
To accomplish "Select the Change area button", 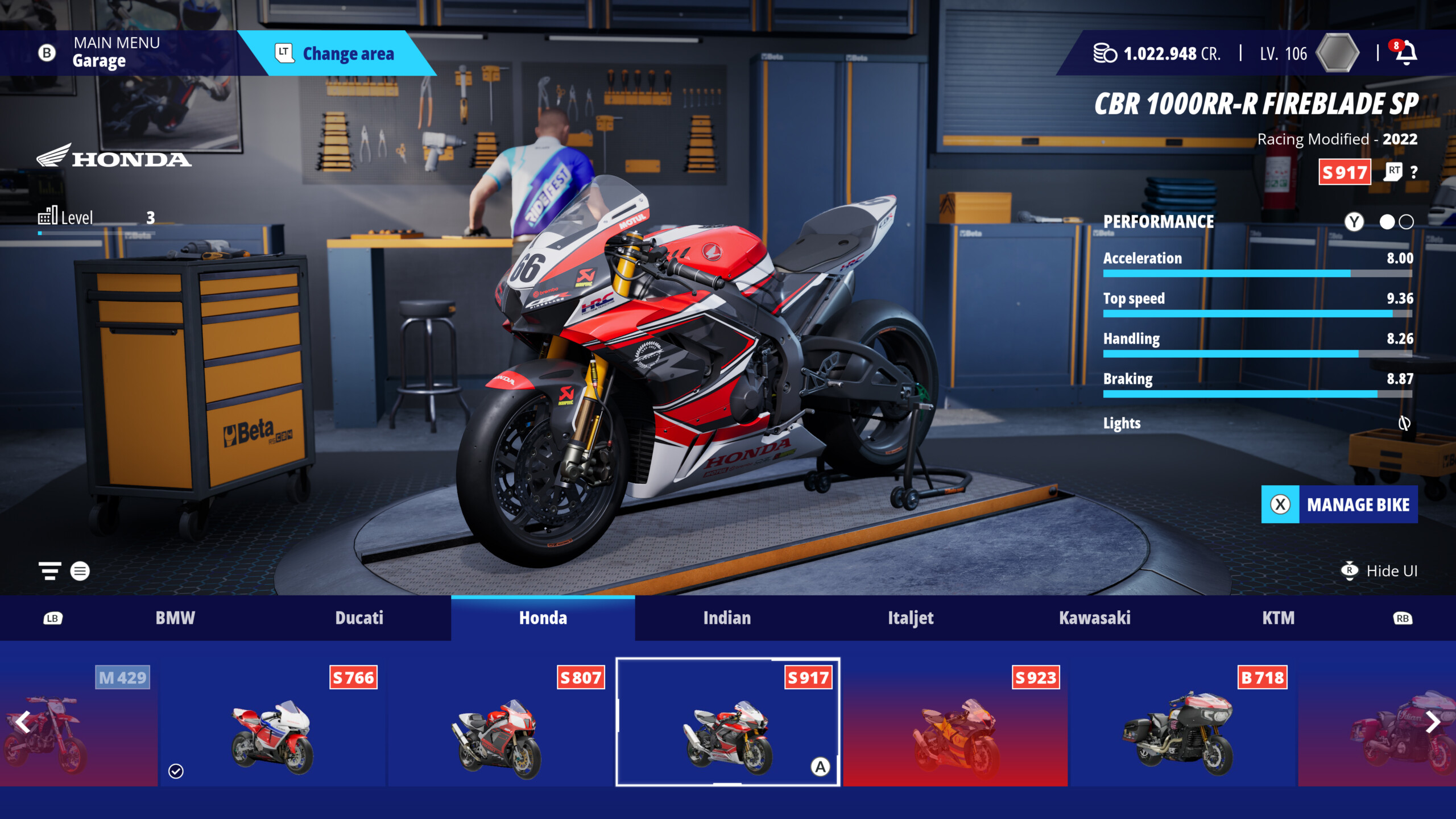I will click(348, 54).
